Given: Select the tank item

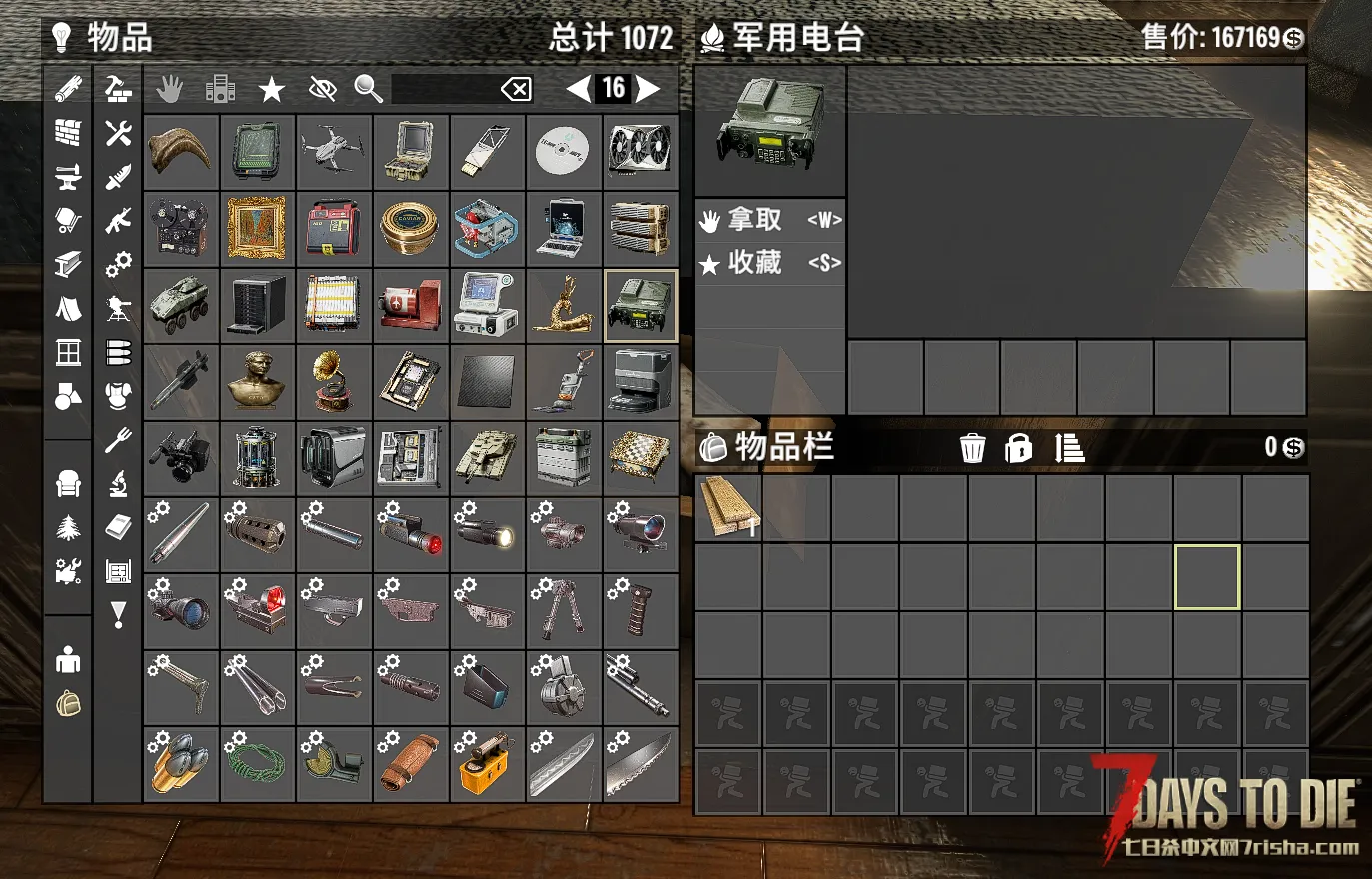Looking at the screenshot, I should (x=487, y=458).
